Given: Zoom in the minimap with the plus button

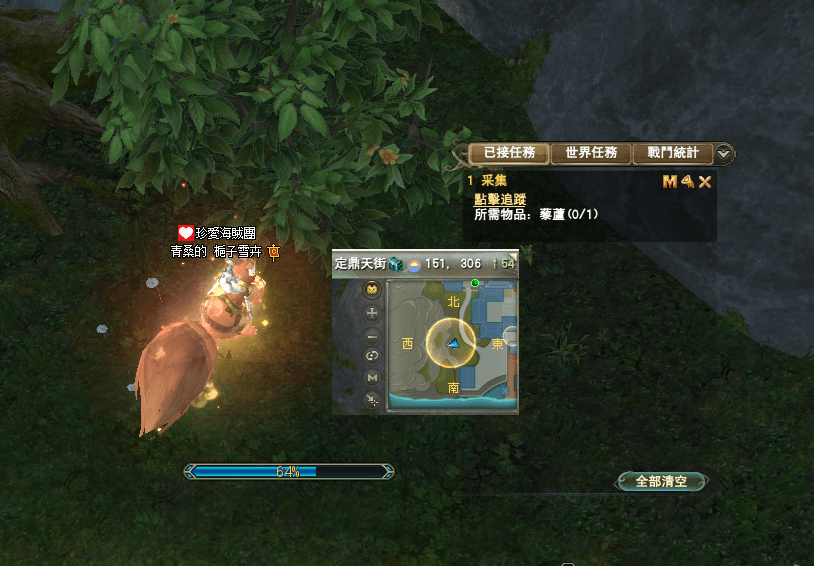Looking at the screenshot, I should point(372,313).
